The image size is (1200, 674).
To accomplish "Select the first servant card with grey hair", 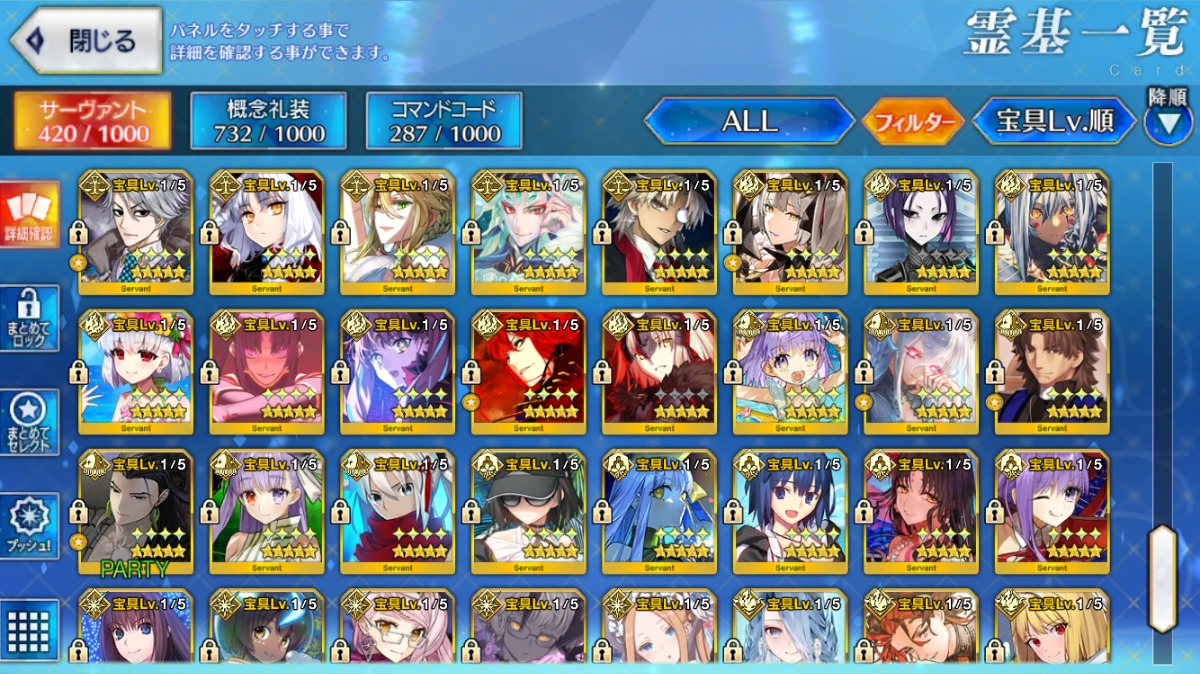I will click(x=135, y=231).
